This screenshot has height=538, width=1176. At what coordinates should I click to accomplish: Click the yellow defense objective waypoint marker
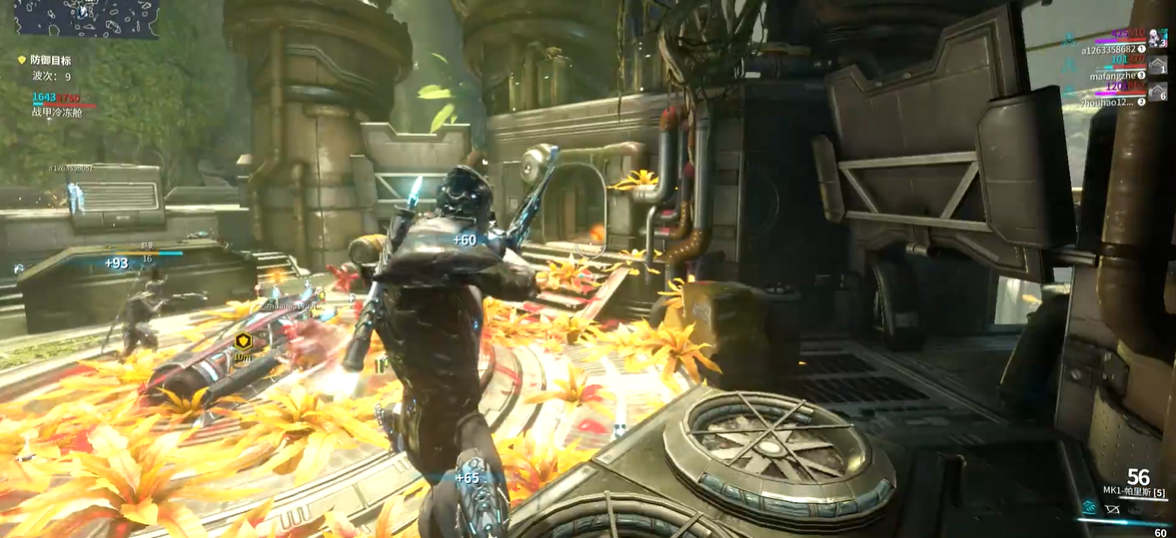(242, 342)
